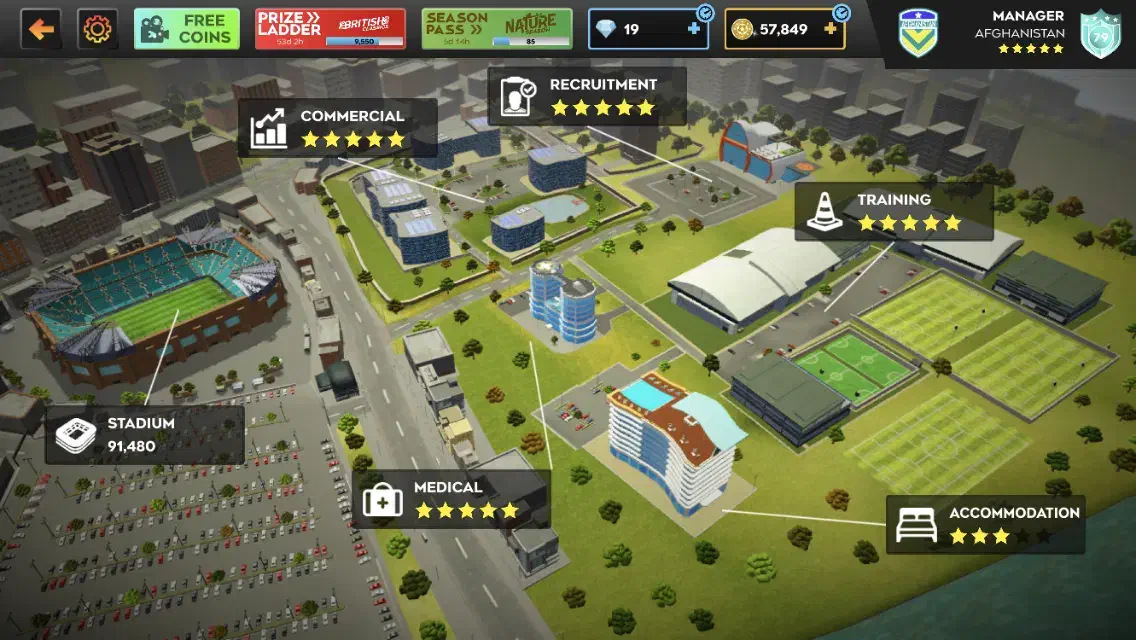1136x640 pixels.
Task: Open the Prize Ladder banner
Action: click(330, 29)
